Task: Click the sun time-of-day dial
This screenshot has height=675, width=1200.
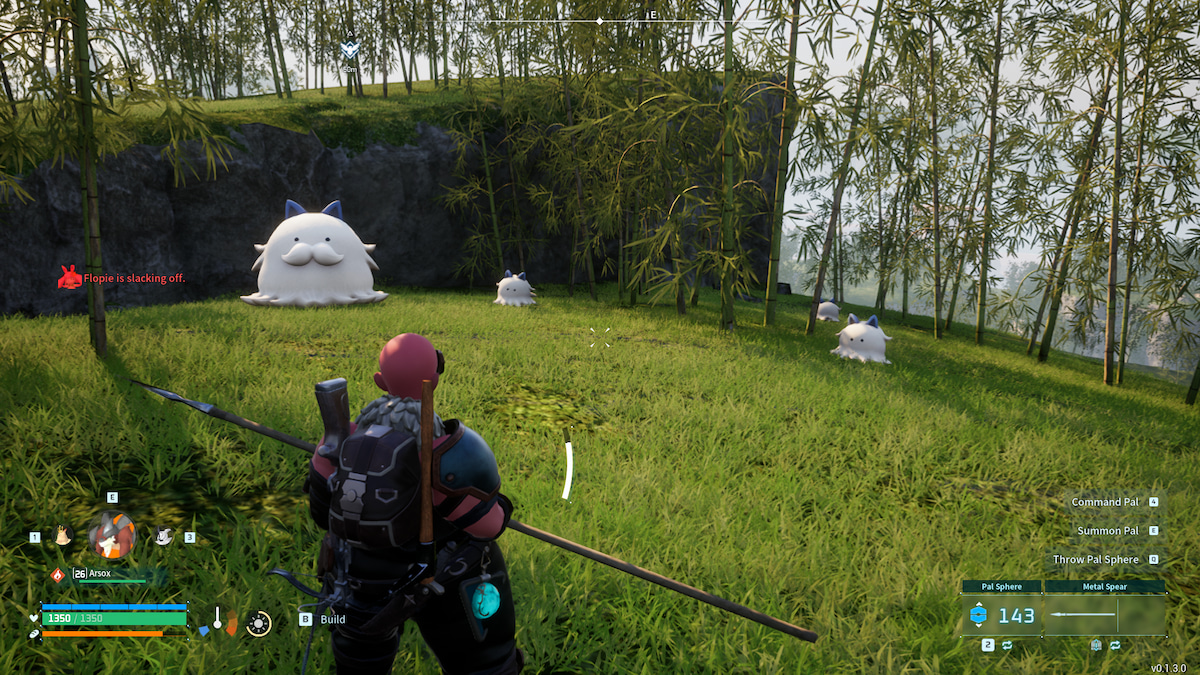Action: pyautogui.click(x=259, y=624)
